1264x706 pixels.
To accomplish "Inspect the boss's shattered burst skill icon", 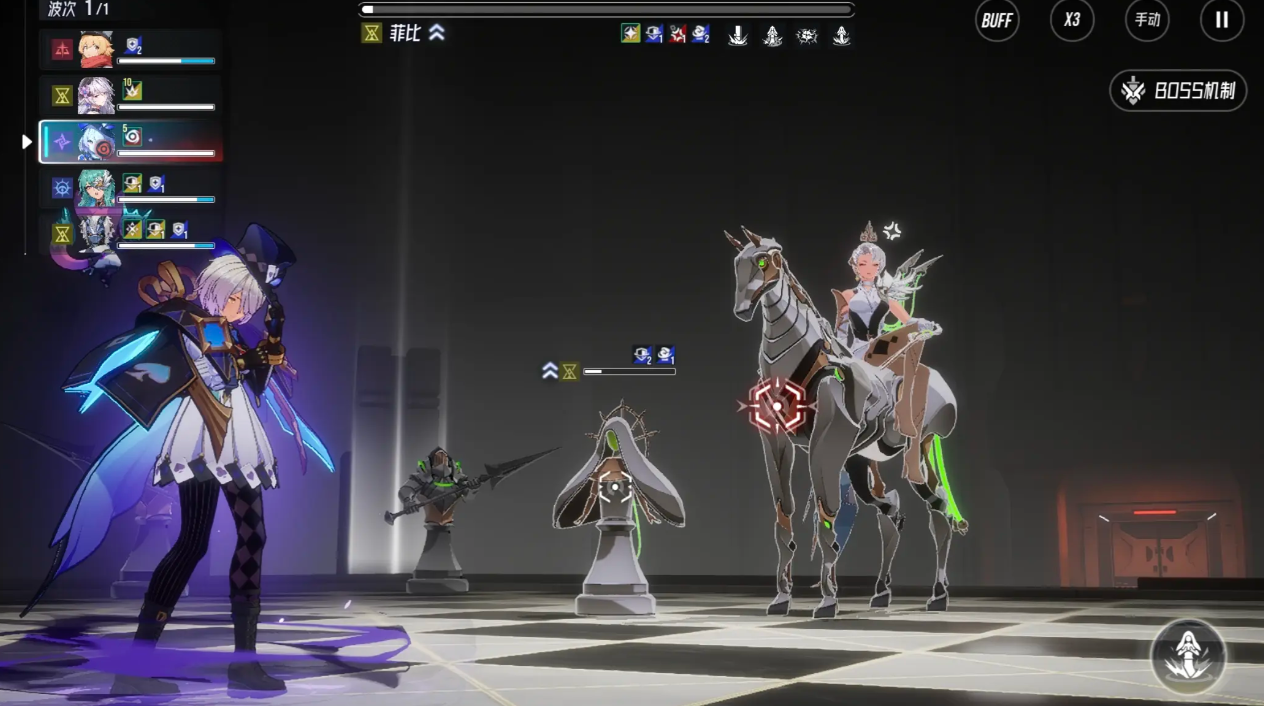I will (x=806, y=36).
